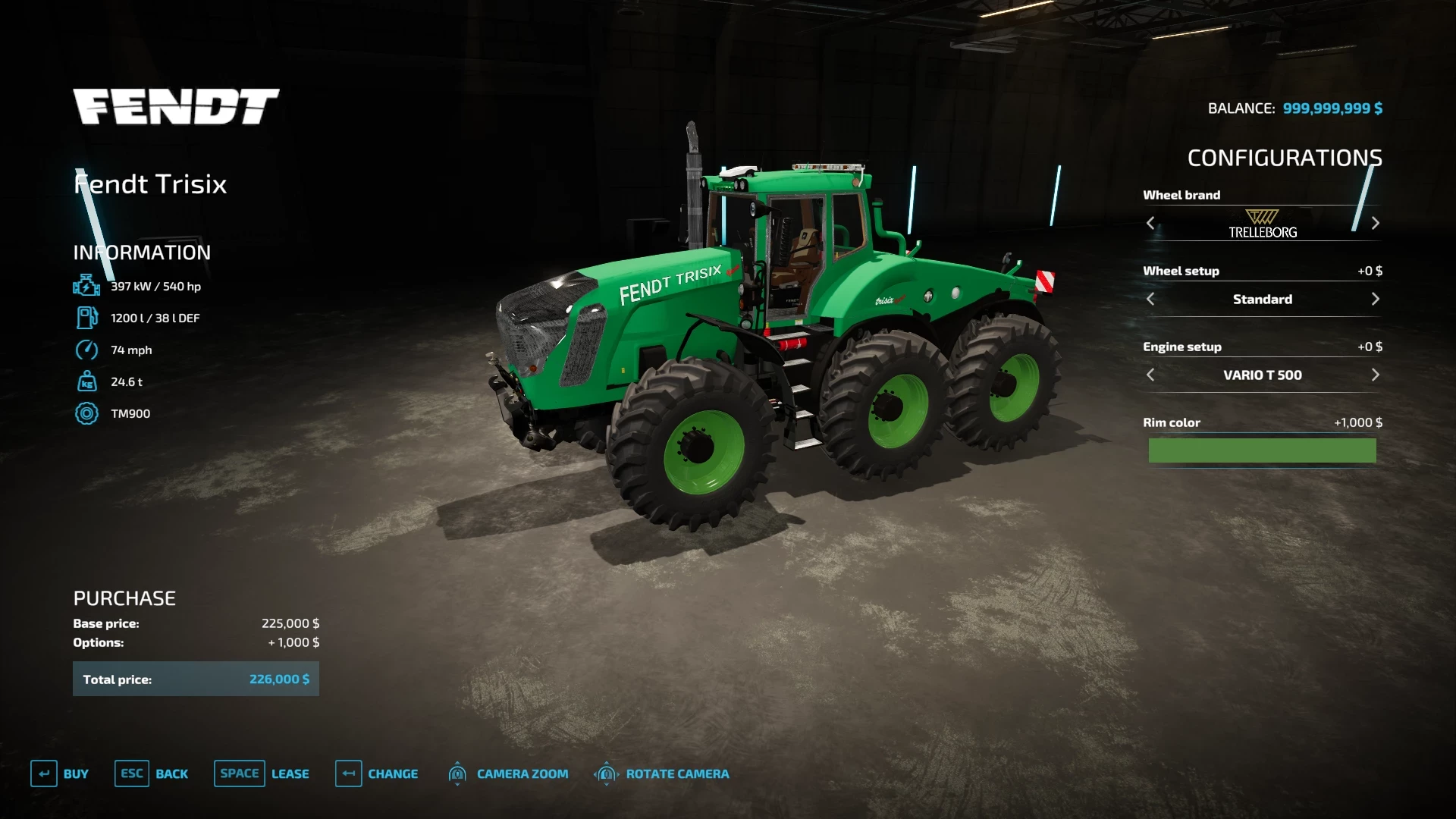This screenshot has height=819, width=1456.
Task: Switch to previous wheel setup via left chevron
Action: click(1150, 299)
